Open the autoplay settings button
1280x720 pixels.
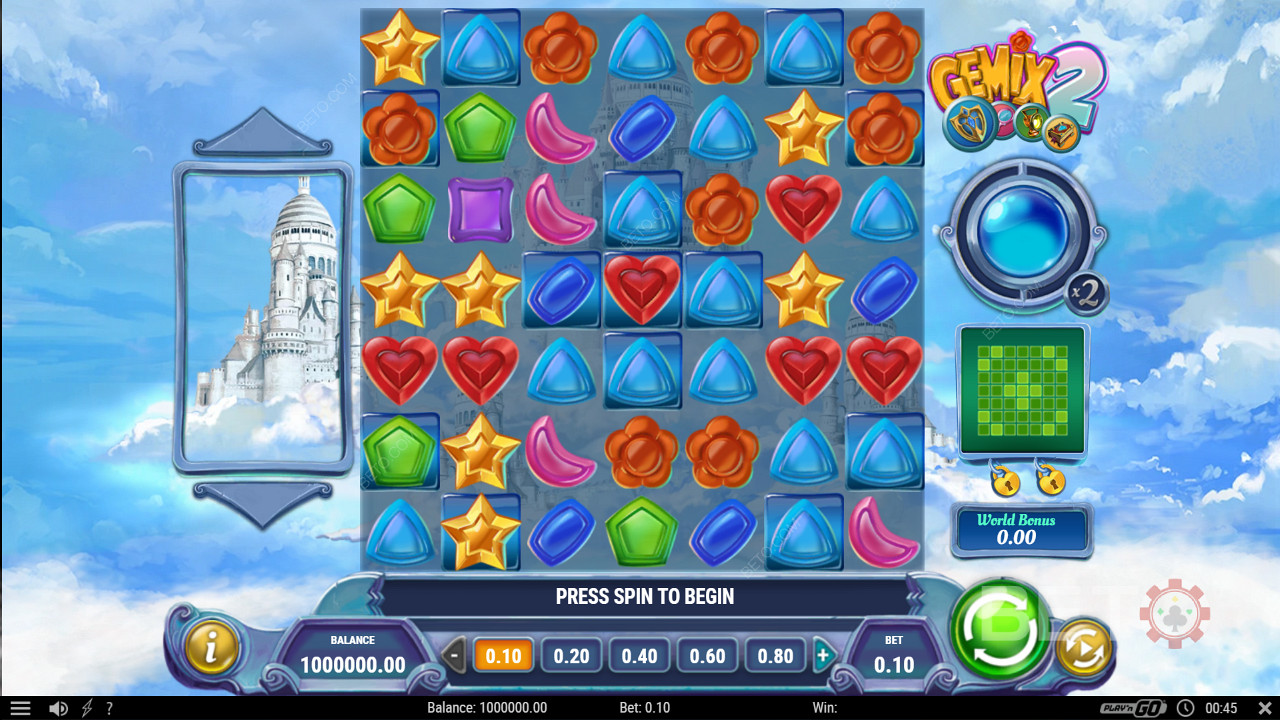pyautogui.click(x=1084, y=647)
